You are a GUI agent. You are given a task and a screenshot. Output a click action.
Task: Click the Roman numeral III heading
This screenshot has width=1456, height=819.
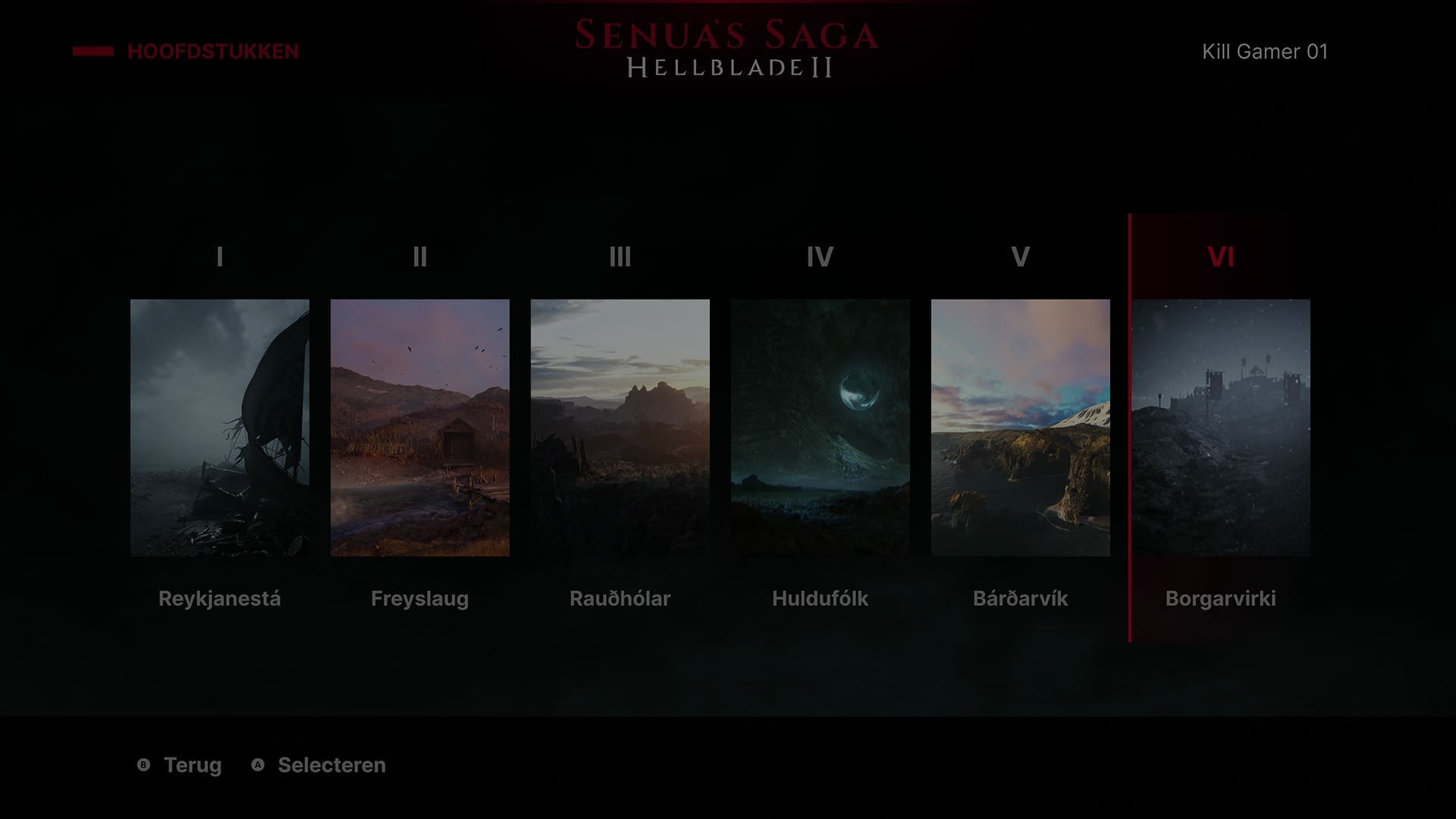tap(620, 258)
